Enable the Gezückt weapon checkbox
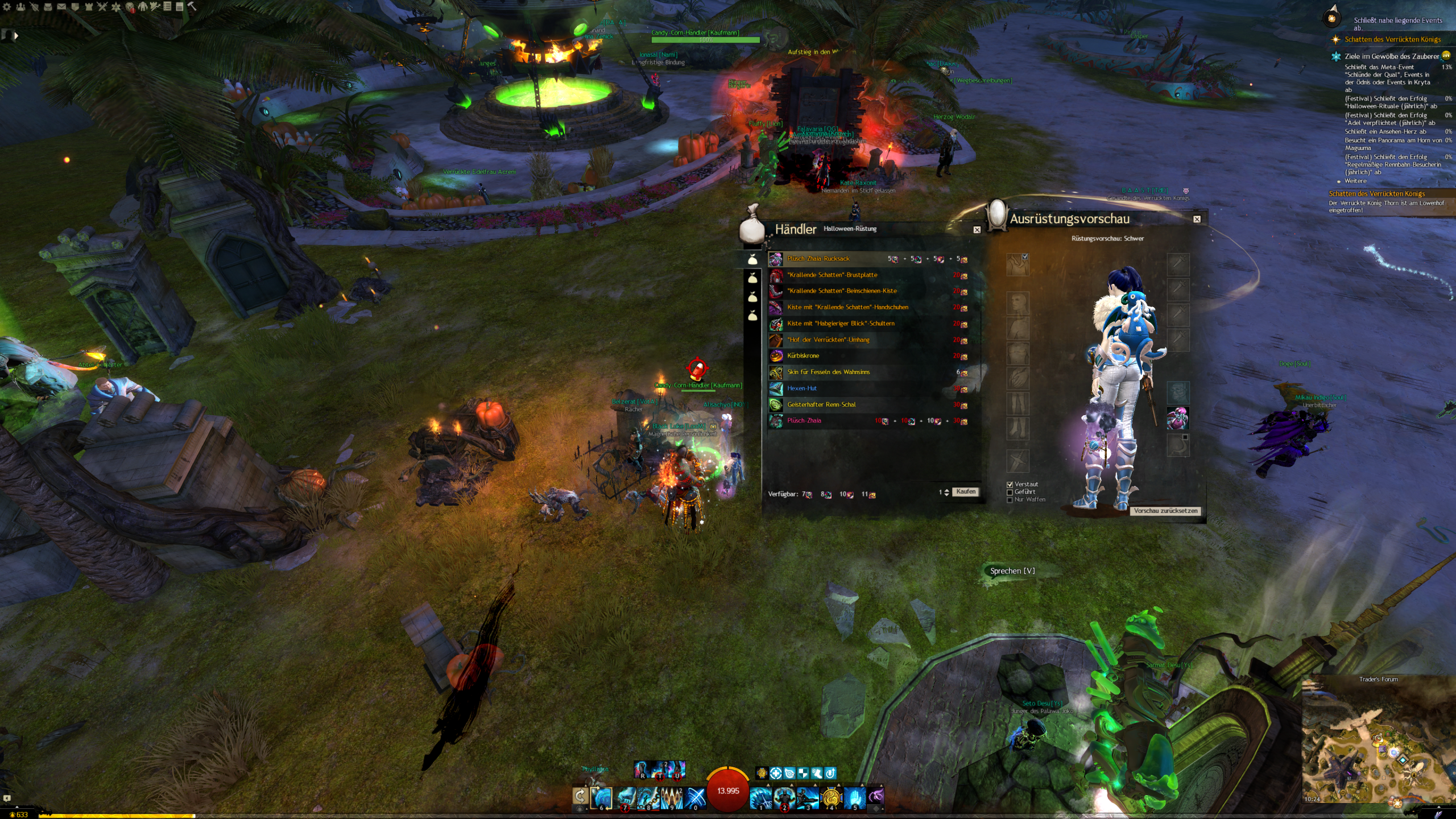Image resolution: width=1456 pixels, height=819 pixels. pyautogui.click(x=1010, y=493)
